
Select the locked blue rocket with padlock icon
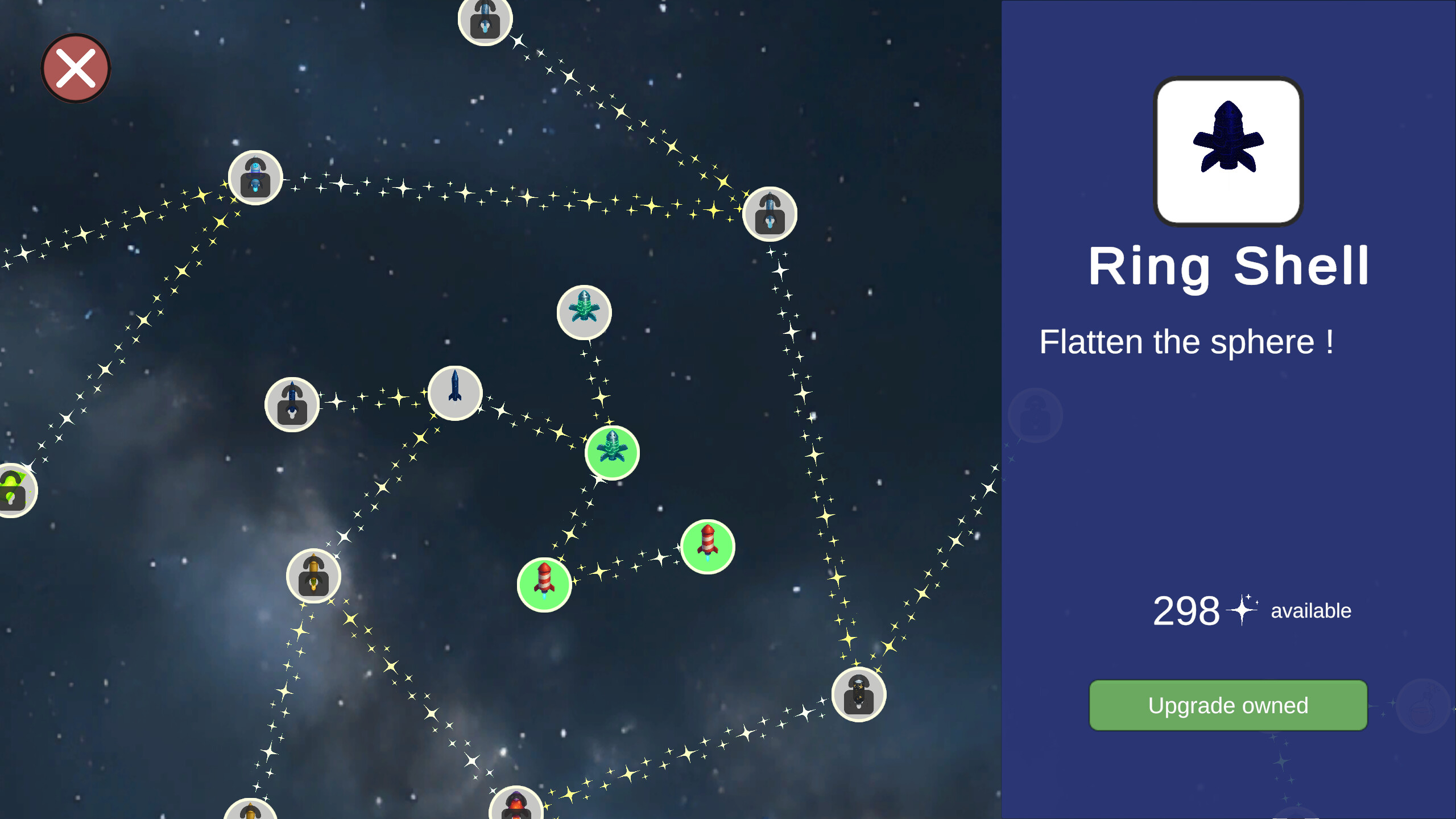coord(291,403)
